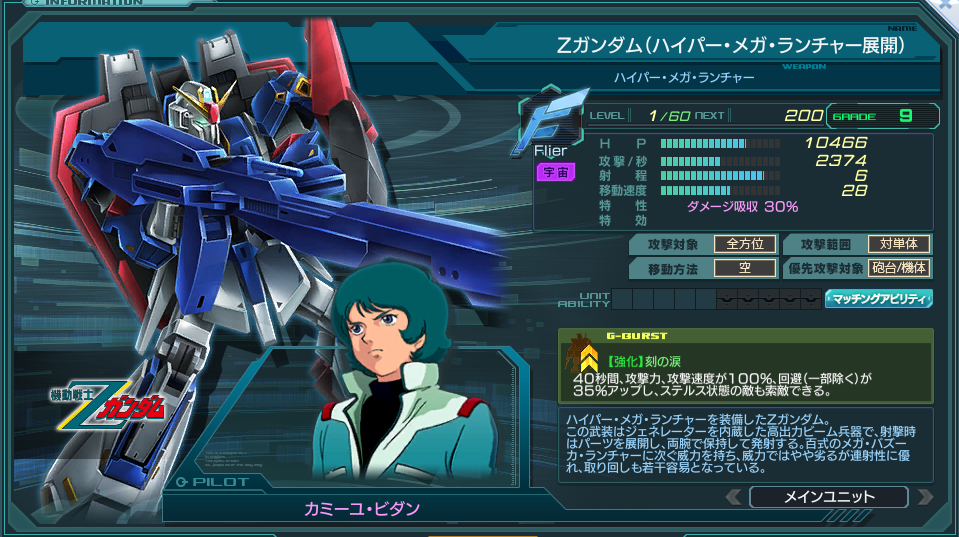The height and width of the screenshot is (537, 959).
Task: Open the マッチングアビリティ (Matching Ability) button
Action: (x=879, y=298)
